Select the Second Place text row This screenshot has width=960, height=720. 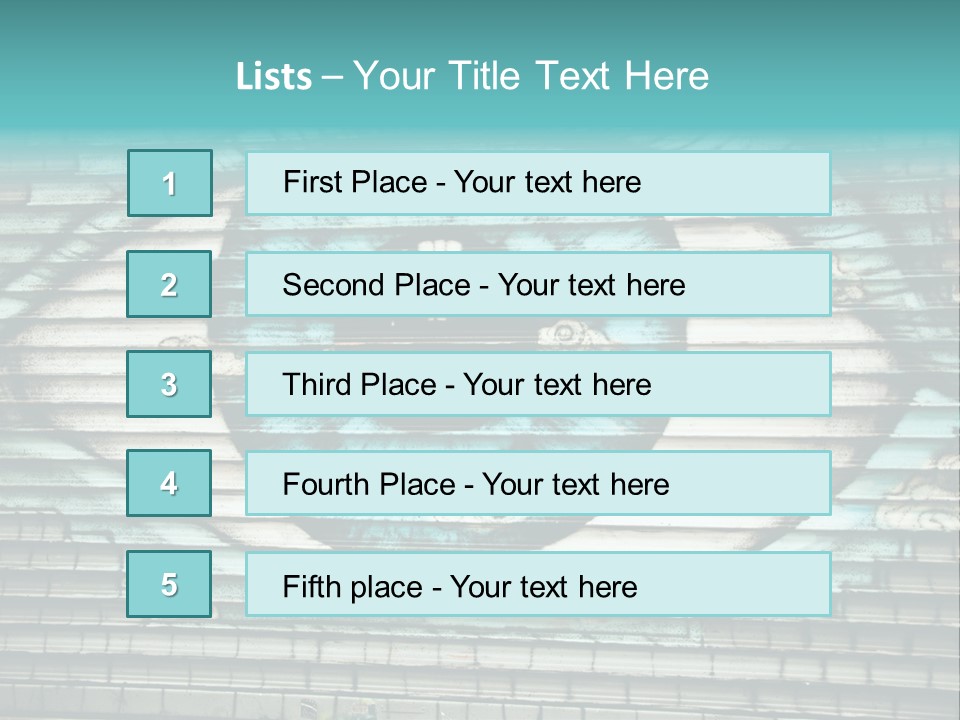pyautogui.click(x=538, y=284)
